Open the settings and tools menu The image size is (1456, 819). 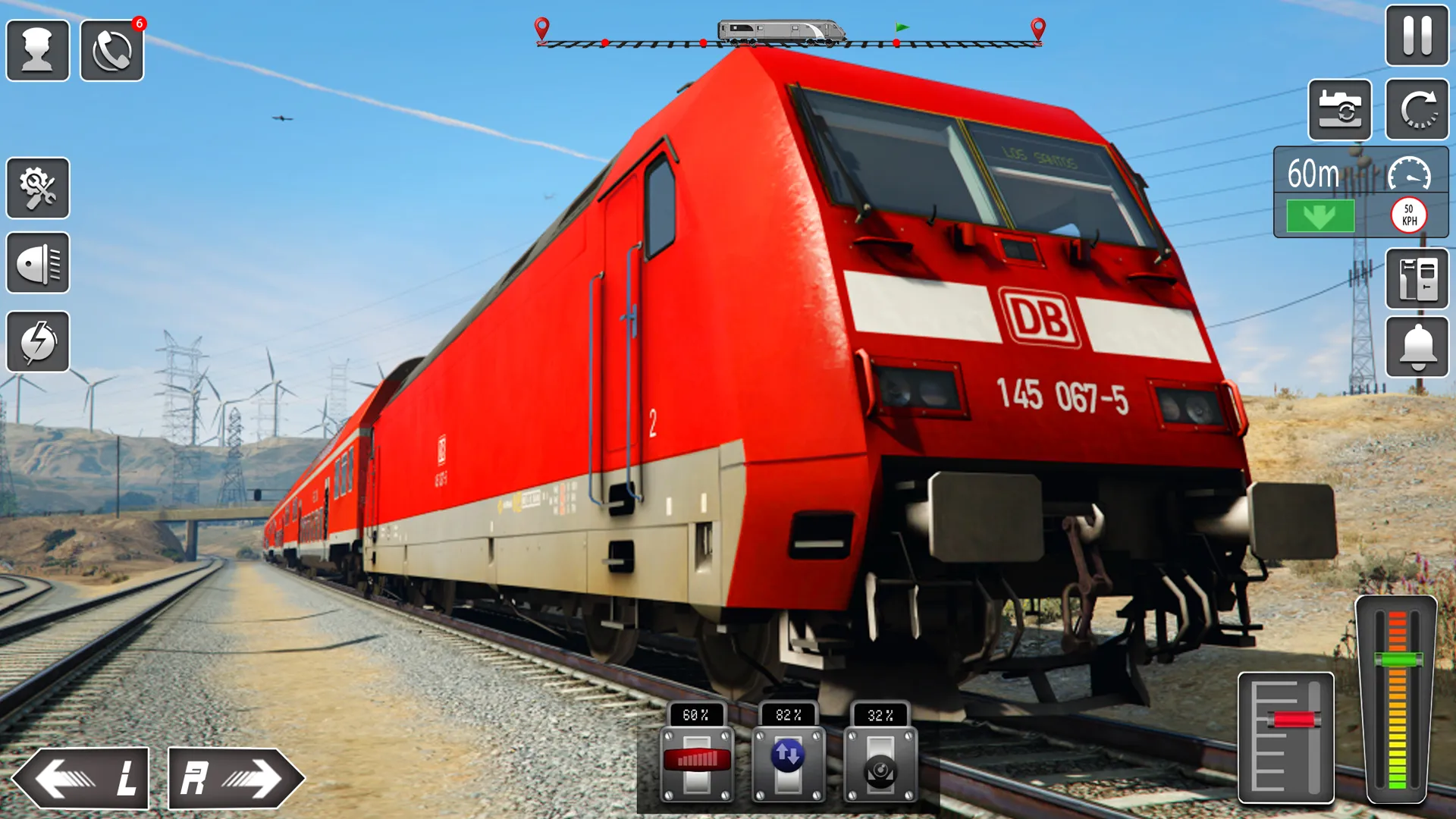click(38, 188)
